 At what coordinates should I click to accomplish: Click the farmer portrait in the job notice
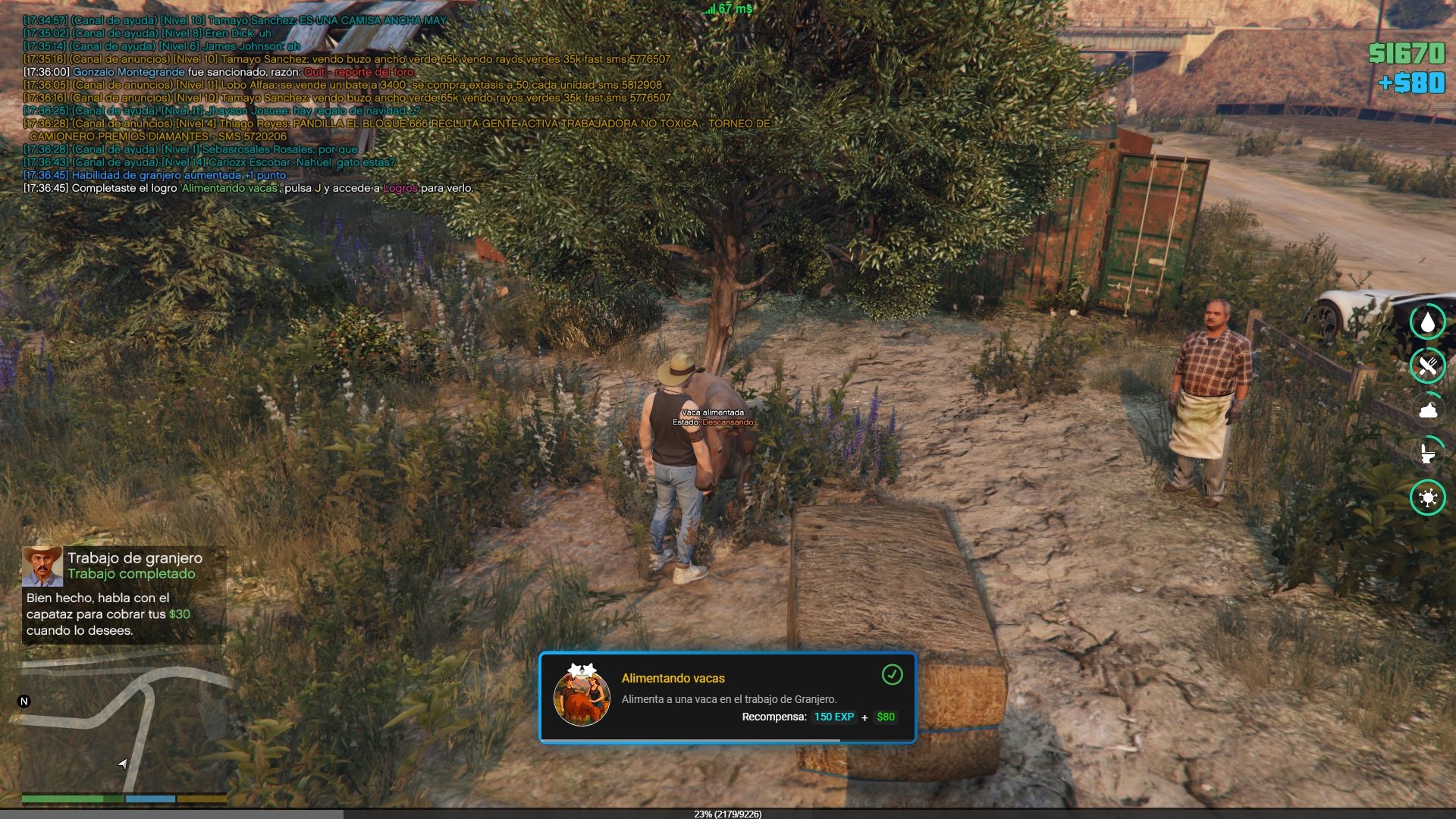[x=42, y=566]
